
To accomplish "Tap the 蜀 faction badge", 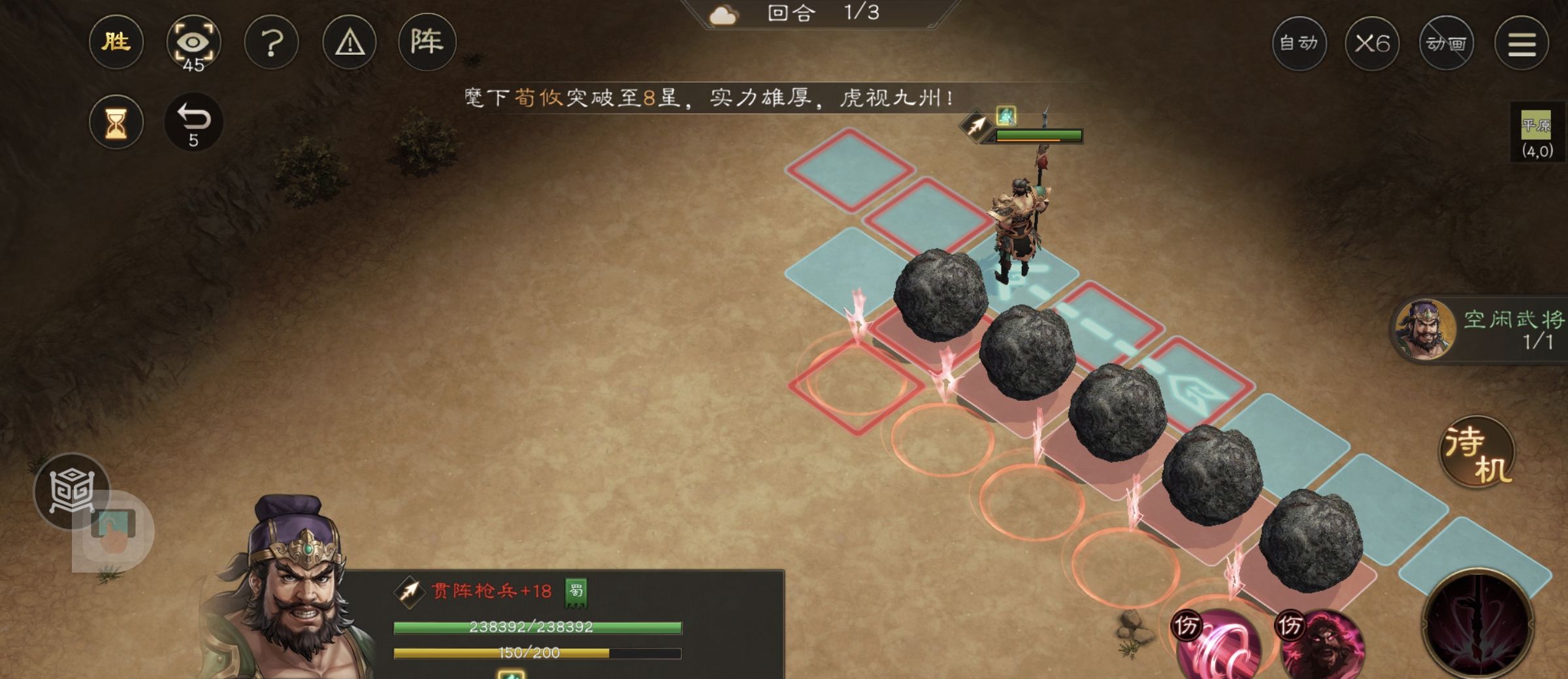I will point(576,592).
